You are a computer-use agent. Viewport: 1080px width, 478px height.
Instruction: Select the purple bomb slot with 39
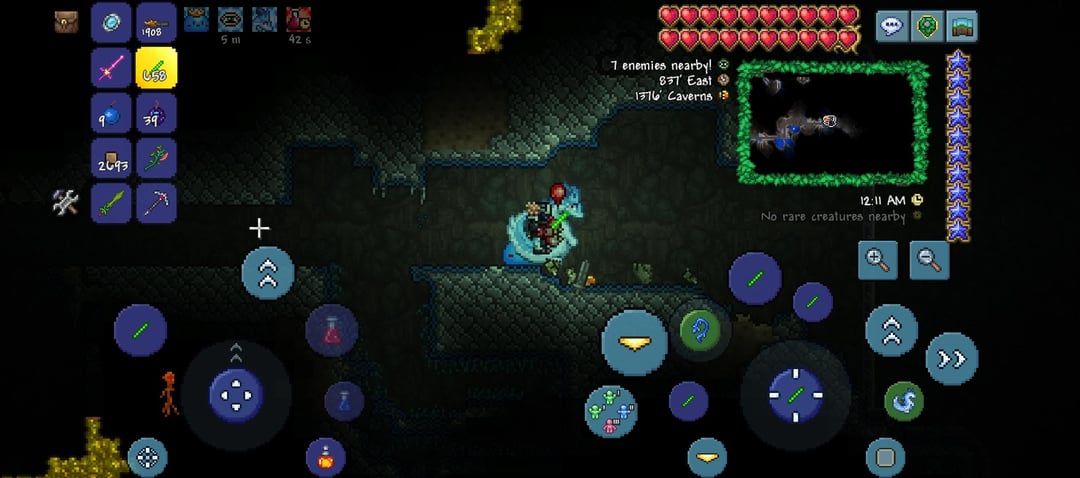(x=156, y=114)
